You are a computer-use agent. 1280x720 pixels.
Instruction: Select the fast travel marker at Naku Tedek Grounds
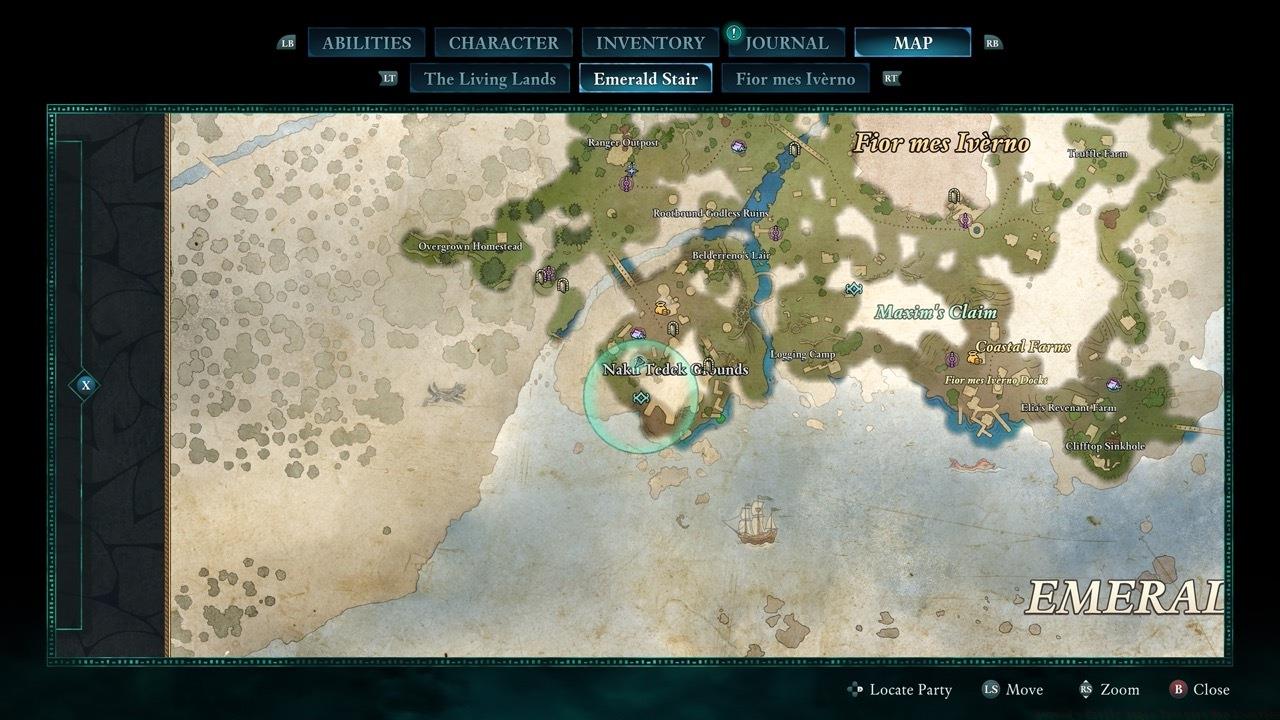click(x=640, y=399)
